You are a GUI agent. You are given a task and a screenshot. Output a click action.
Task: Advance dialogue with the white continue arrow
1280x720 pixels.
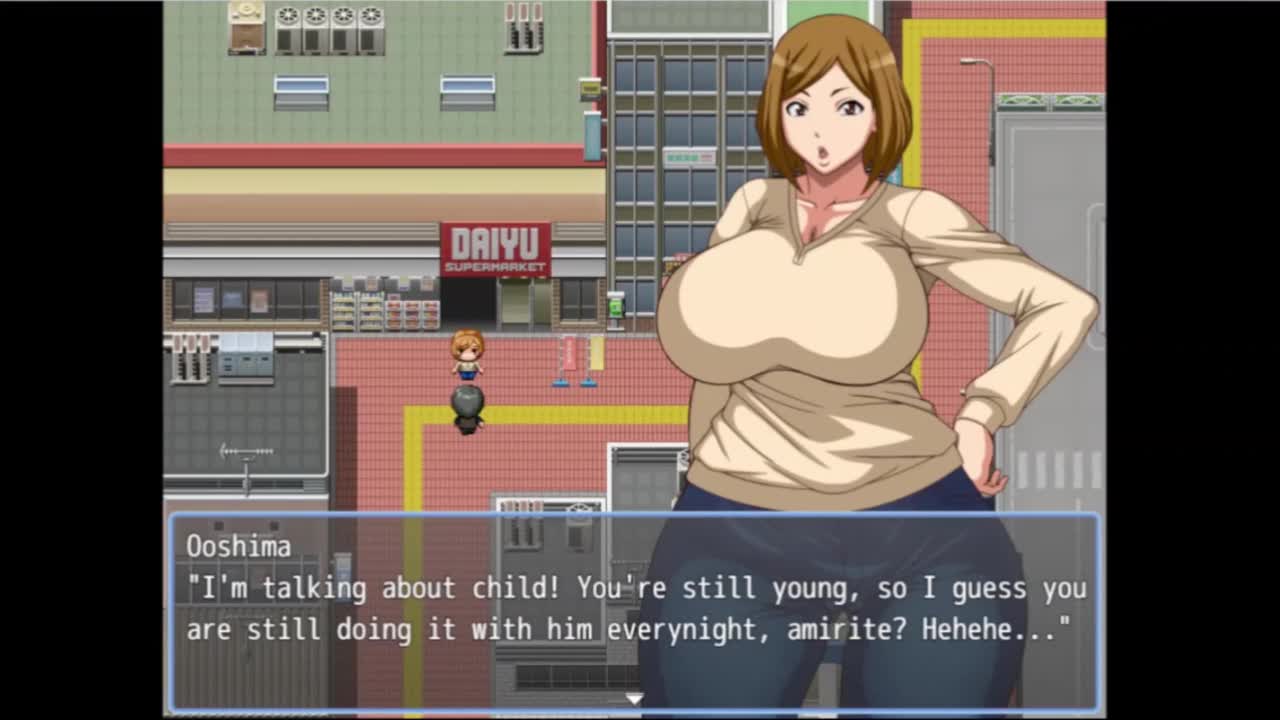634,699
